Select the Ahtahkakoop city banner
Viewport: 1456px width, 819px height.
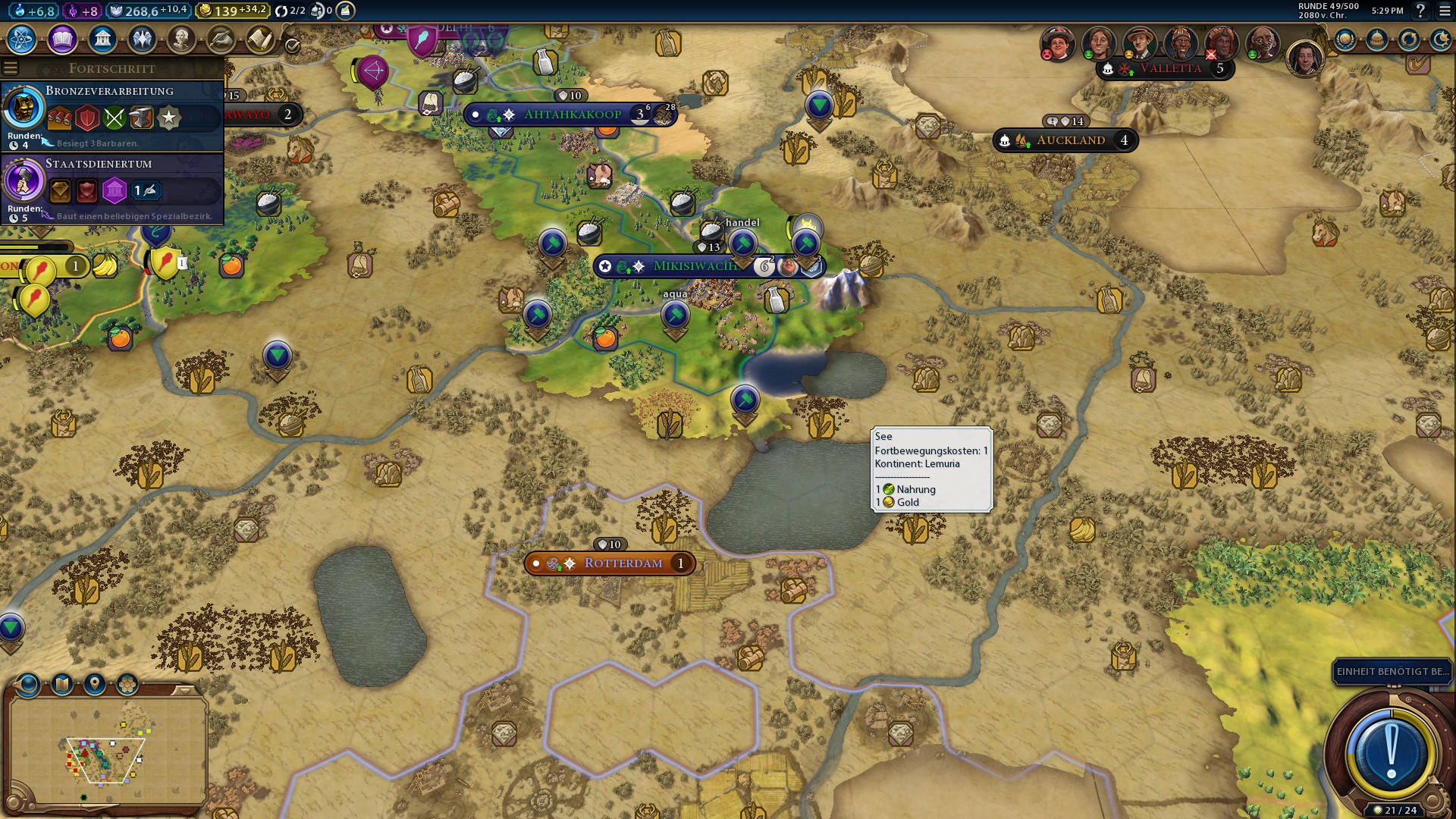(572, 115)
